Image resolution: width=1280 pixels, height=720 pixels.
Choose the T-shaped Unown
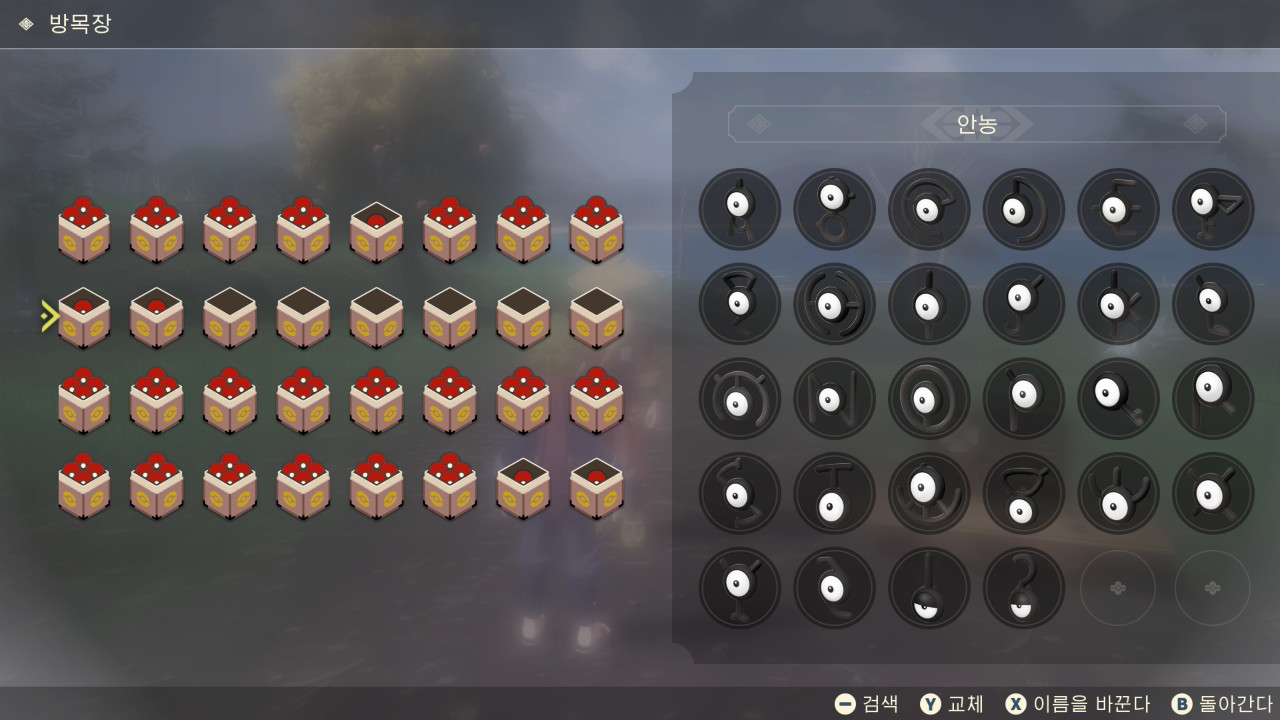point(834,494)
